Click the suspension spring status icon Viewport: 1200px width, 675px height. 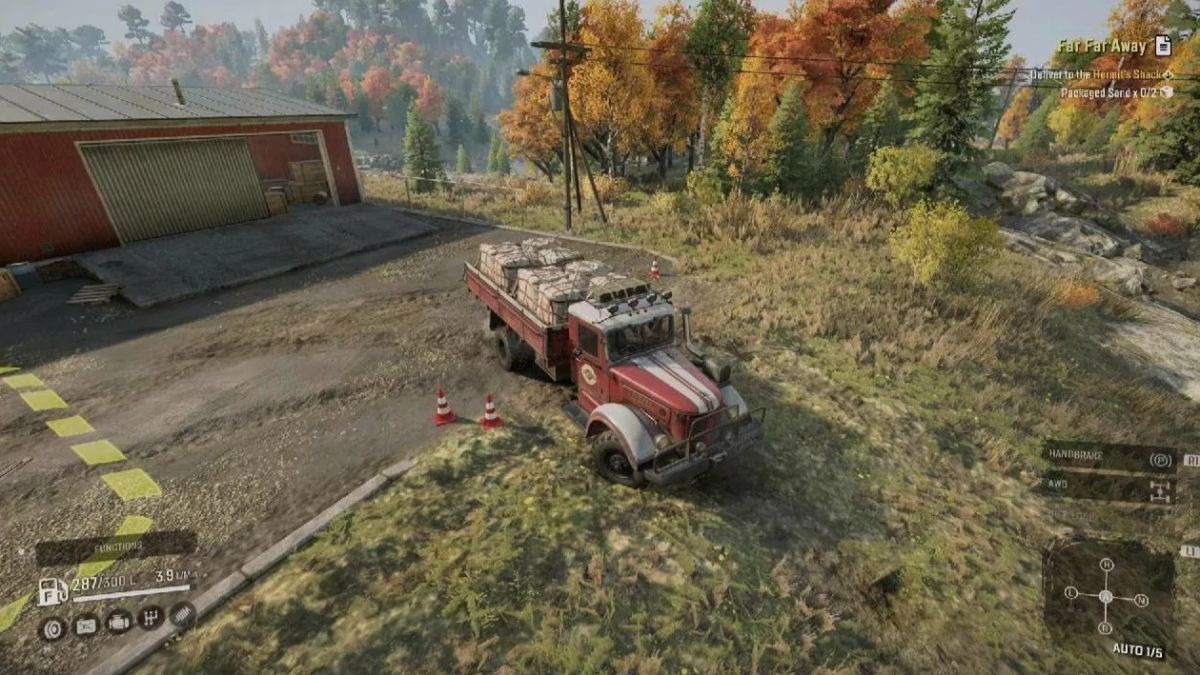pyautogui.click(x=181, y=614)
